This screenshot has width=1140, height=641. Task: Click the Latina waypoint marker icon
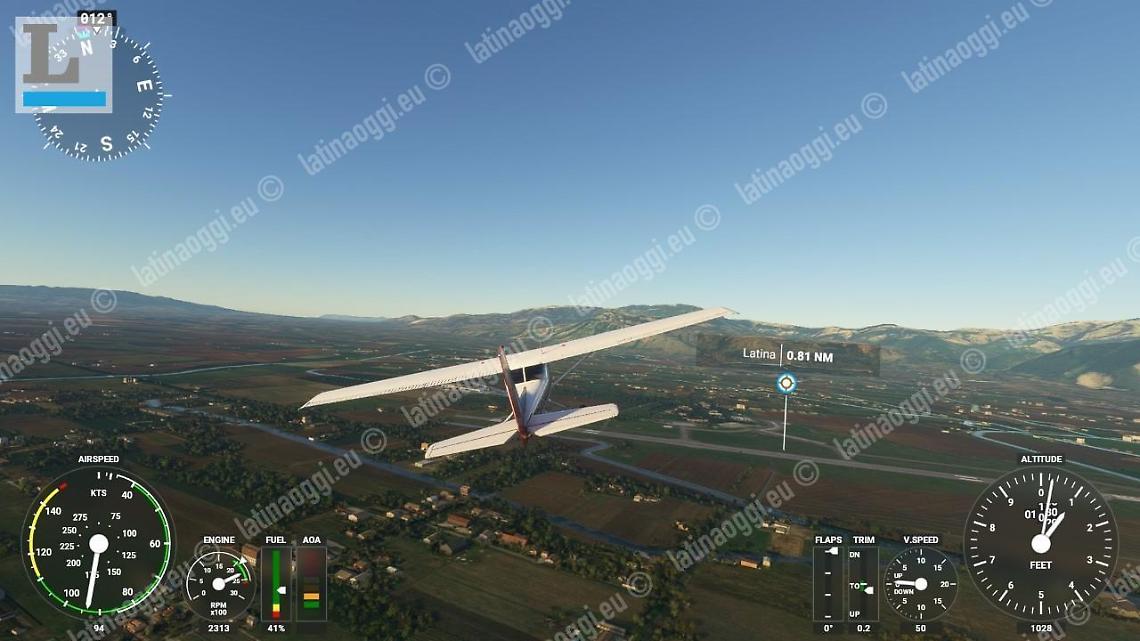[786, 383]
